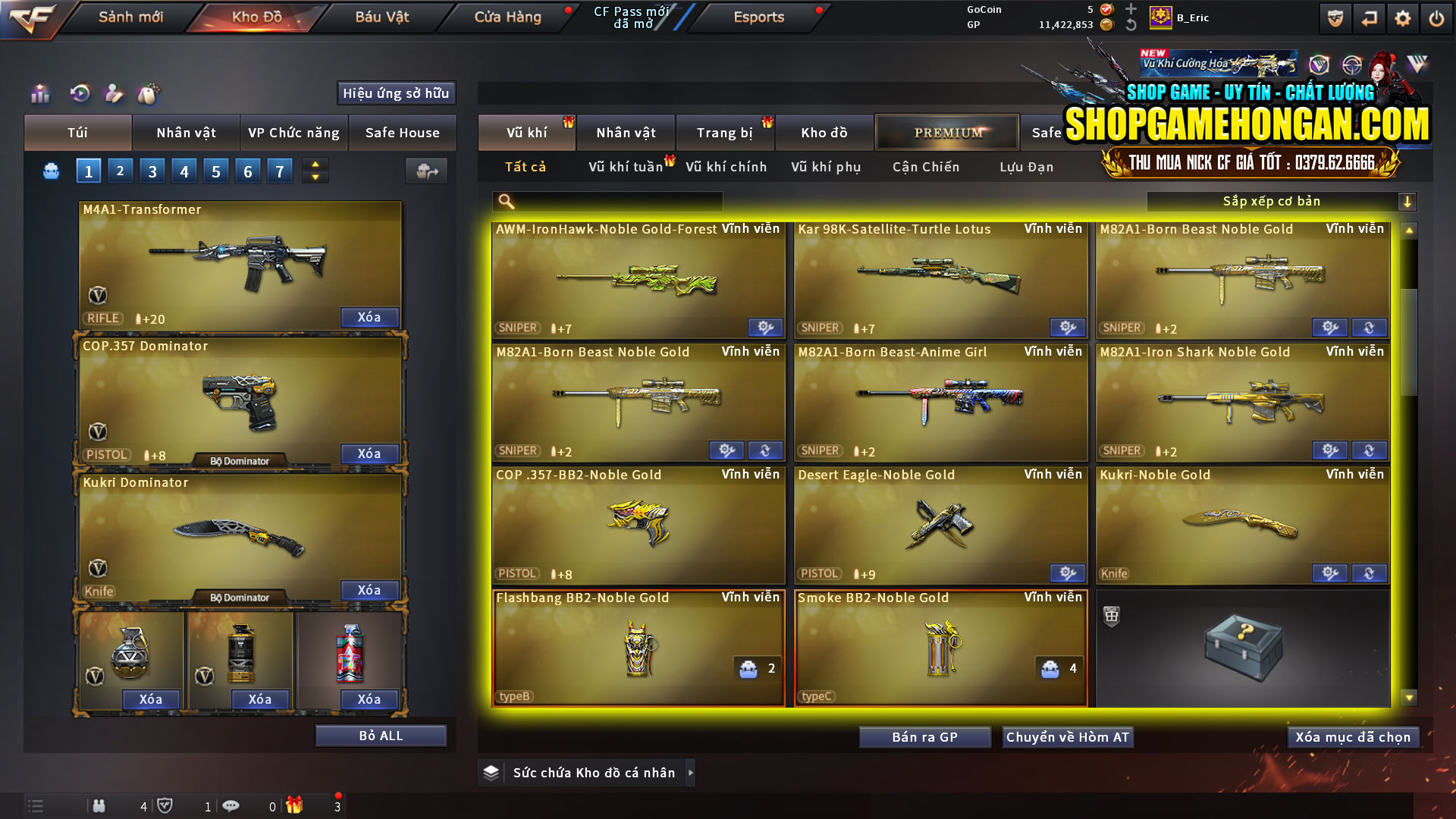Viewport: 1456px width, 819px height.
Task: Click the gift box icon showing 3 notifications
Action: (x=296, y=806)
